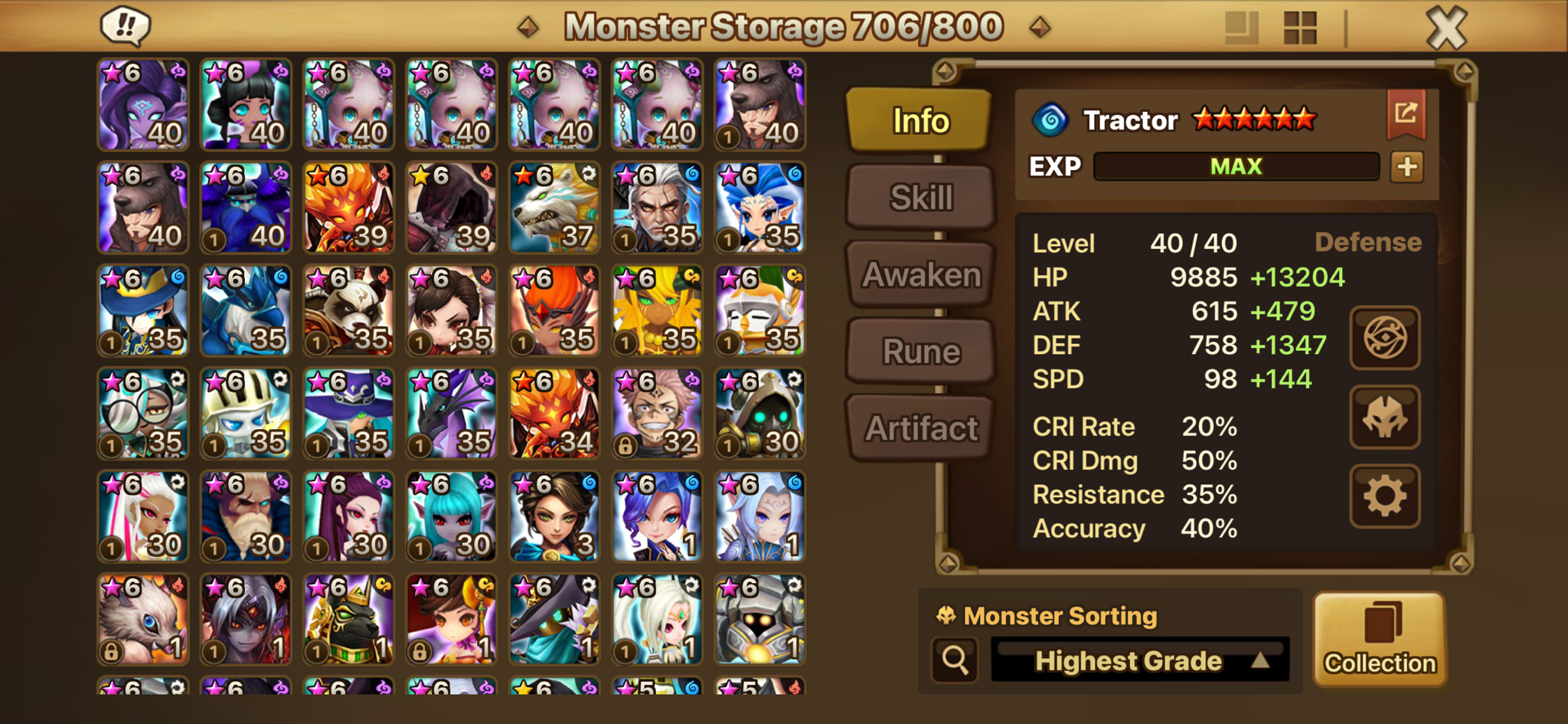The height and width of the screenshot is (724, 1568).
Task: Select the level 37 white wolf monster
Action: tap(554, 208)
